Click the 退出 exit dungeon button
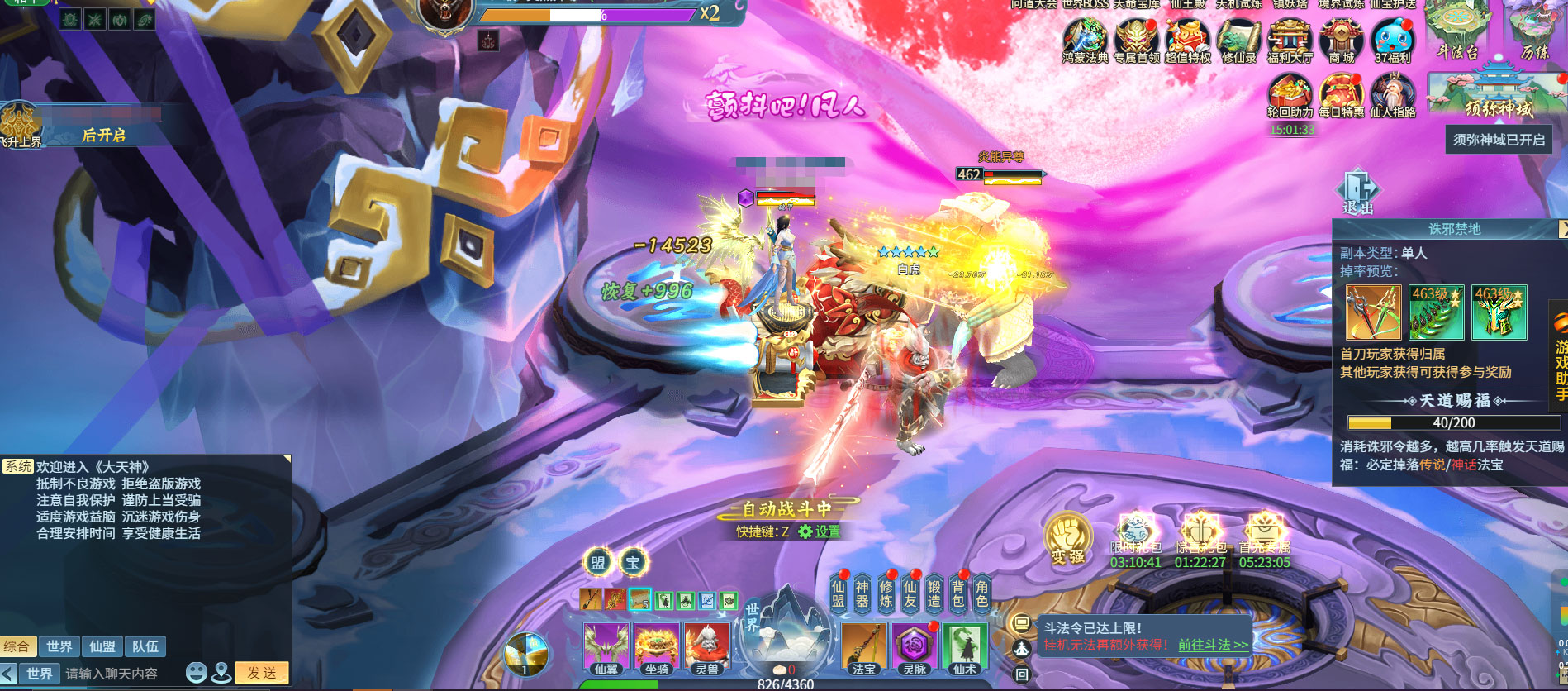 (x=1357, y=192)
